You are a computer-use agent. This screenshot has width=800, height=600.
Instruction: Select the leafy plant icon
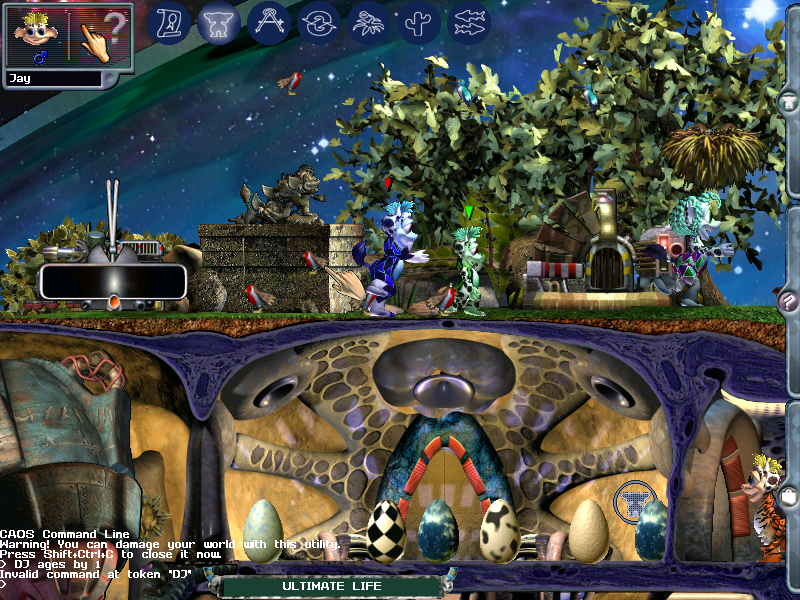coord(369,22)
